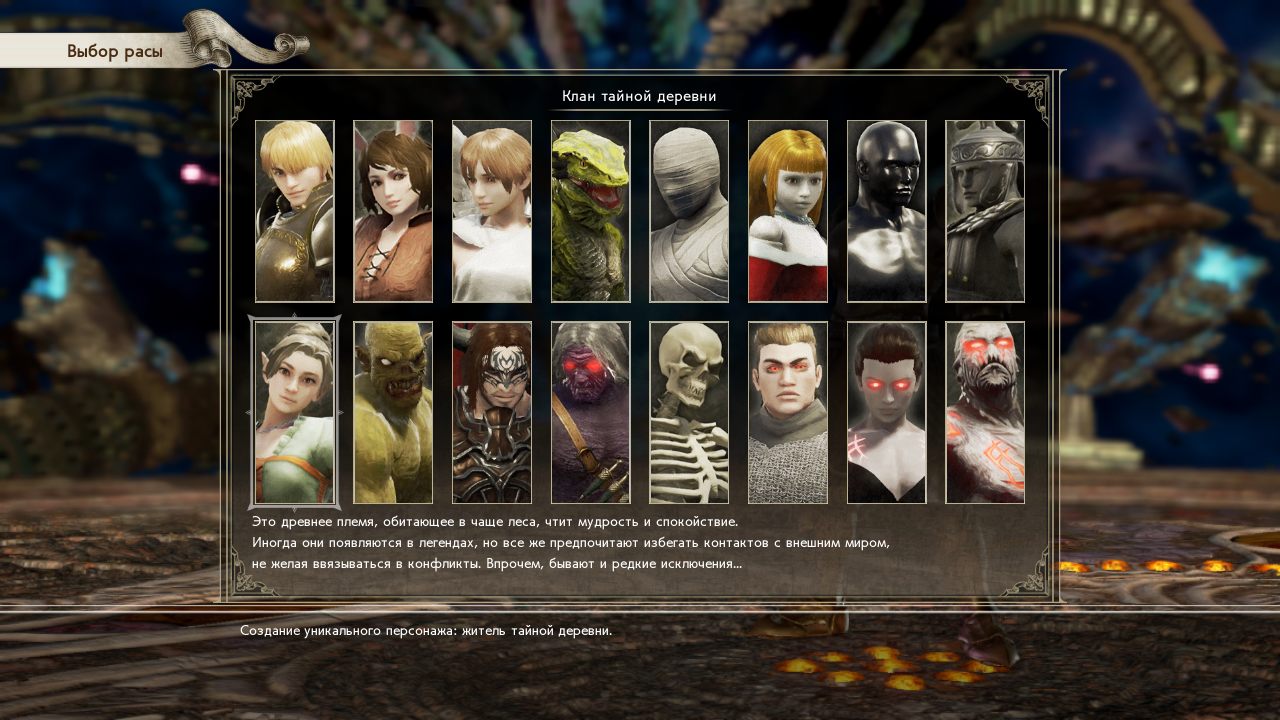Choose the cat-eared brunette girl portrait
The width and height of the screenshot is (1280, 720).
pos(393,211)
